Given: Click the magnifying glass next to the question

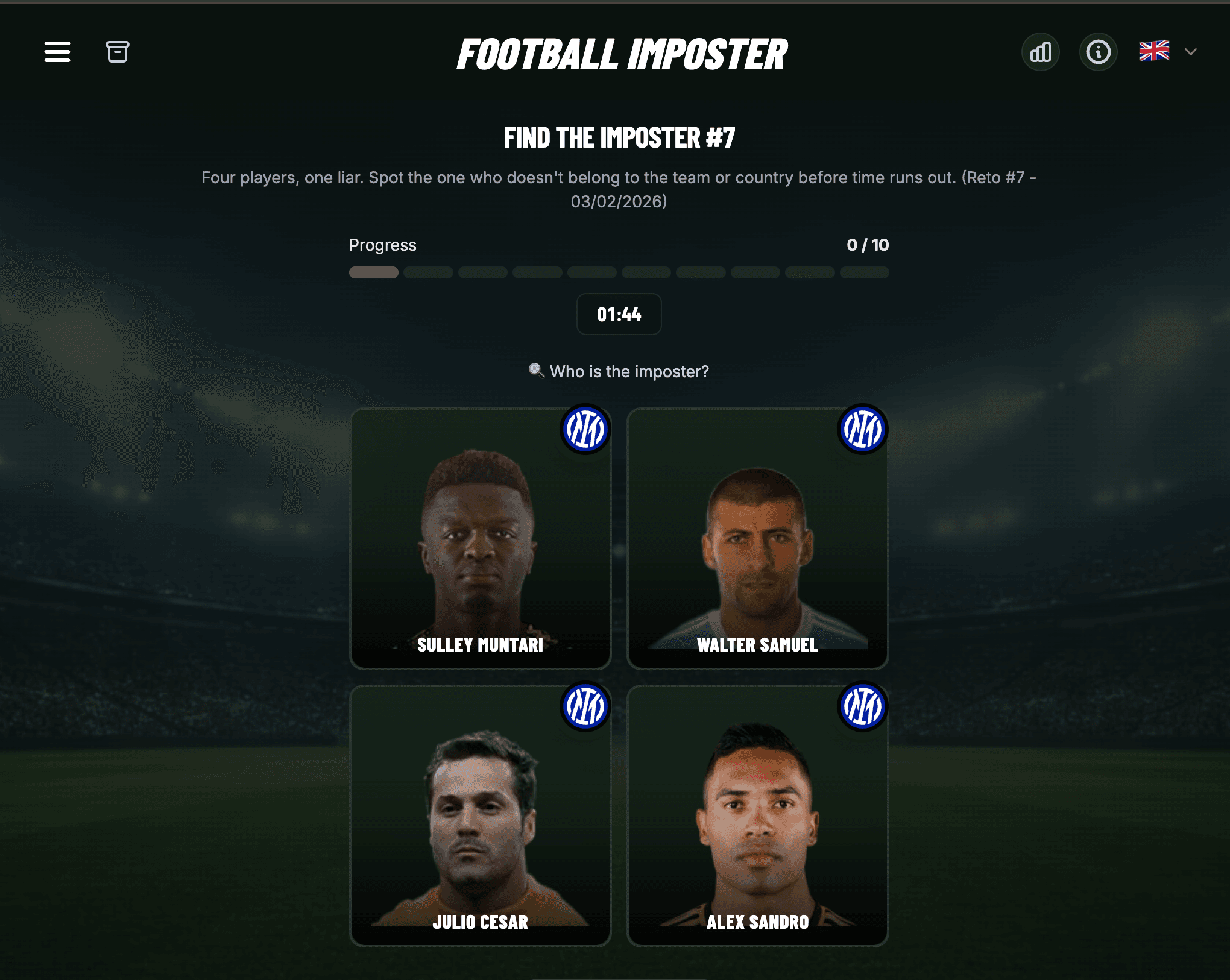Looking at the screenshot, I should tap(535, 372).
